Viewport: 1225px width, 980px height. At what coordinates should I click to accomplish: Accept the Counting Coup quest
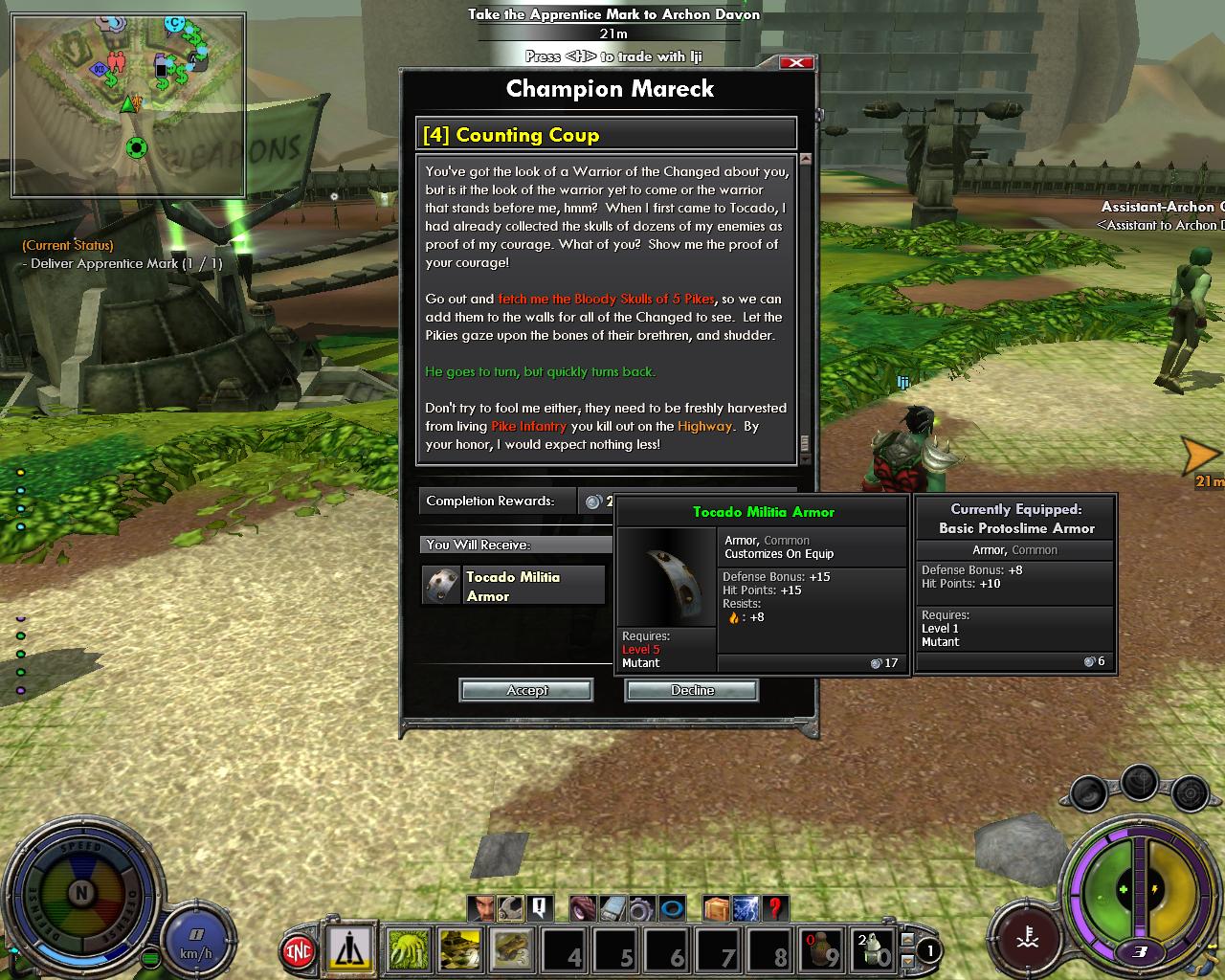(x=526, y=690)
